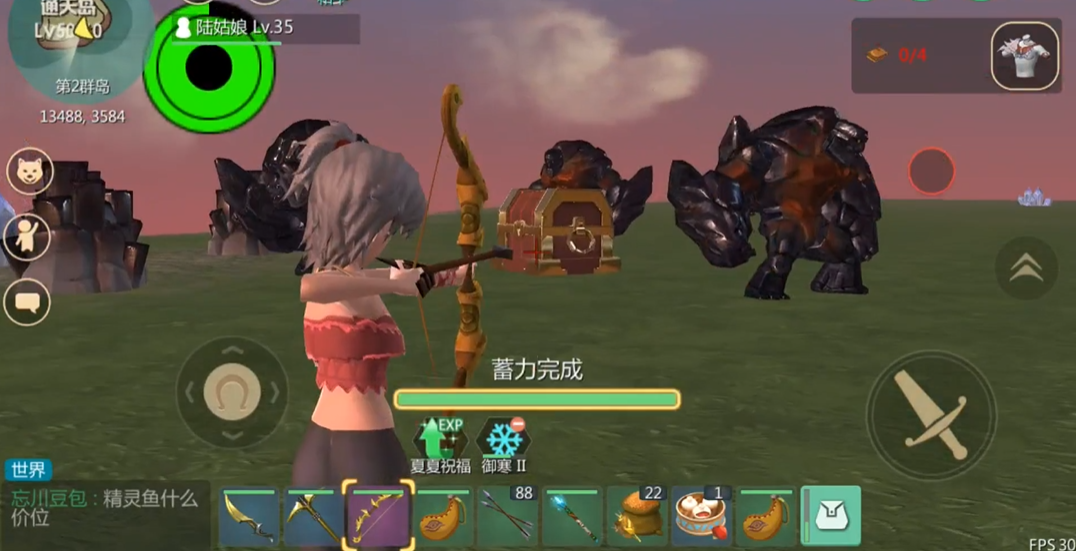The image size is (1076, 551).
Task: Open the armor equipment icon
Action: tap(1025, 56)
